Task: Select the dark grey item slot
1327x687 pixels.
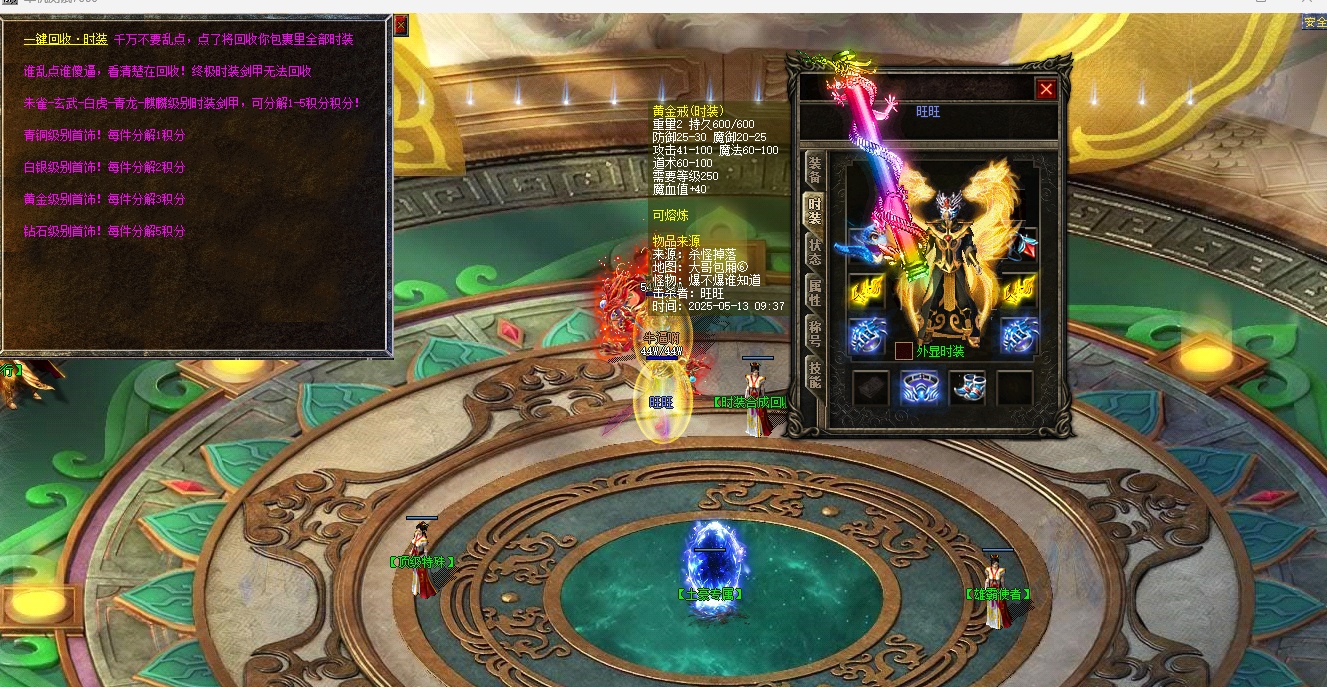Action: pyautogui.click(x=869, y=388)
